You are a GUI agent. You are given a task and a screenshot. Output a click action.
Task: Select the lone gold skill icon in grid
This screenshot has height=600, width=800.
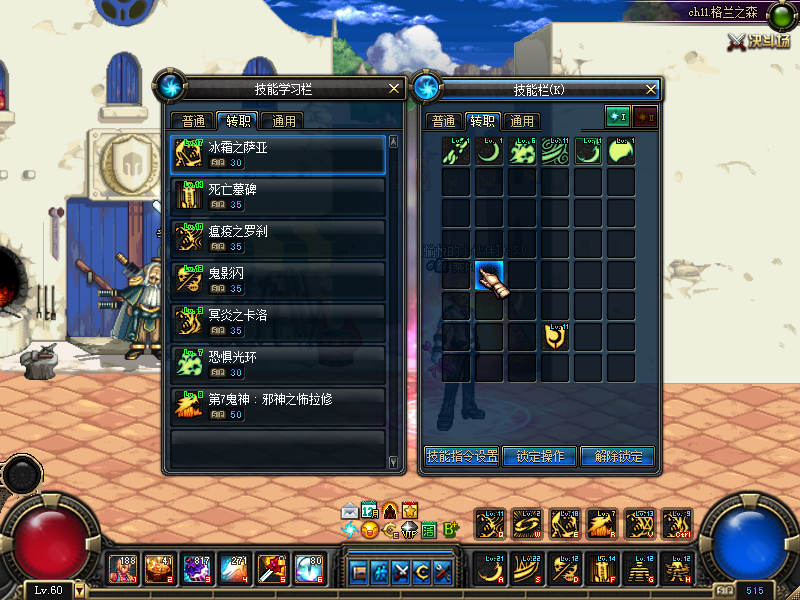click(x=556, y=336)
